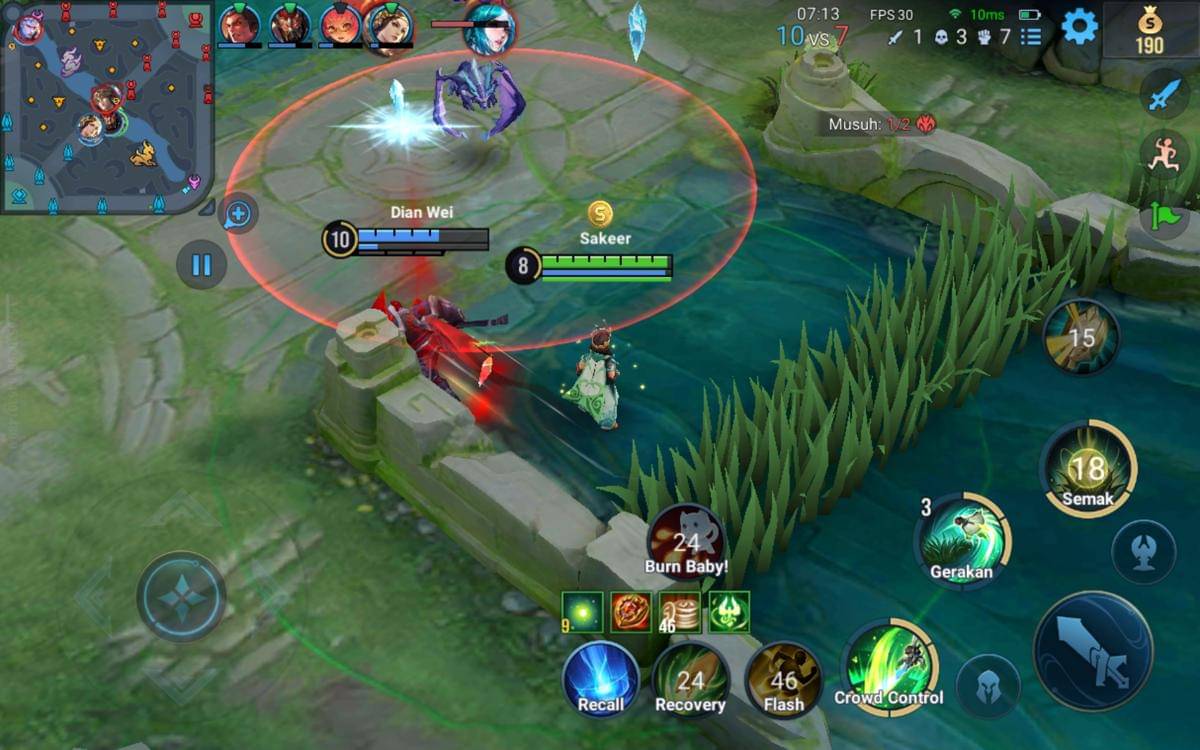Activate the Semak skill
1200x750 pixels.
pyautogui.click(x=1087, y=468)
